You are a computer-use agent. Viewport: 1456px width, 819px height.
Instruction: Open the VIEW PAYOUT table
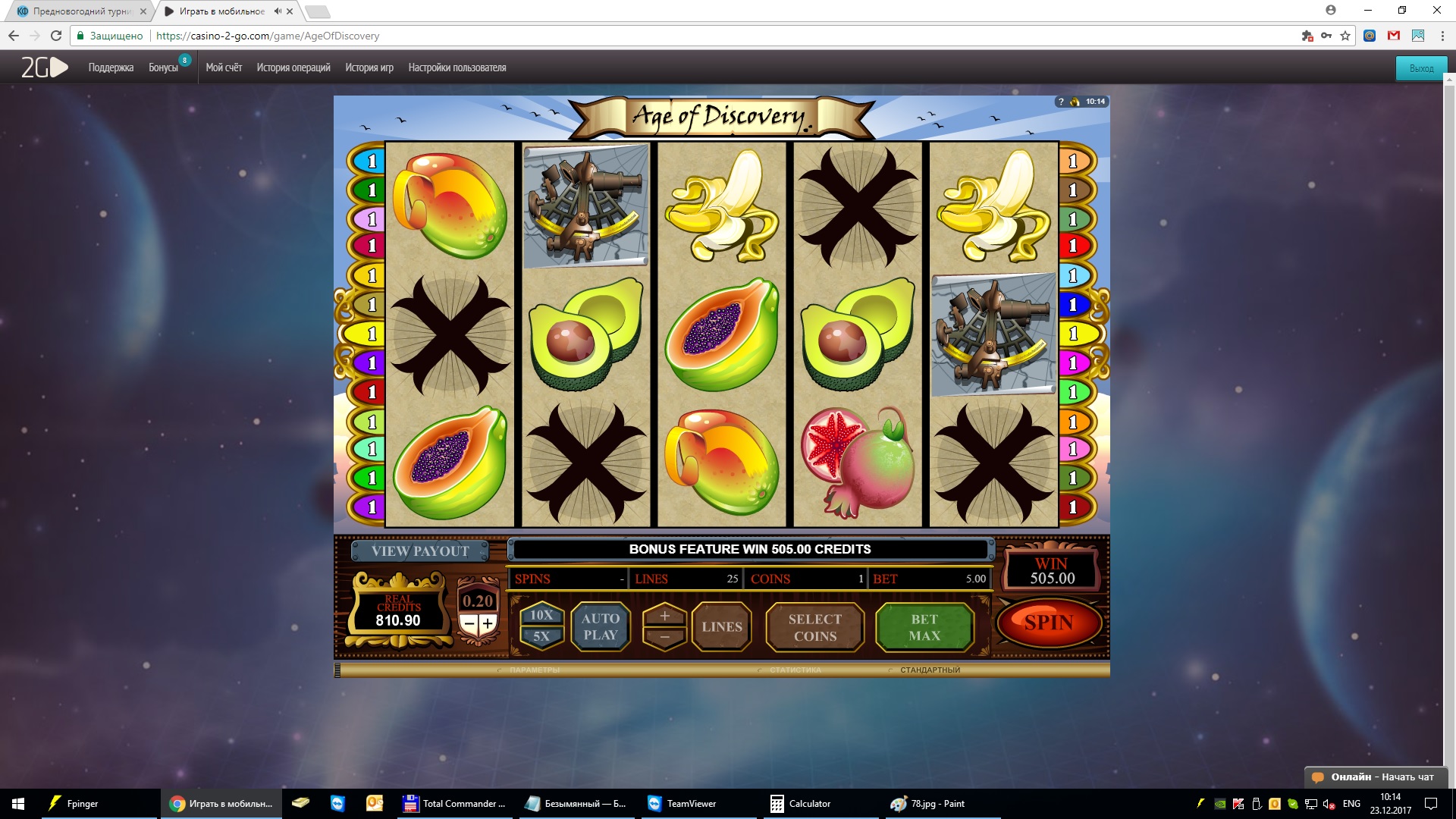click(420, 551)
